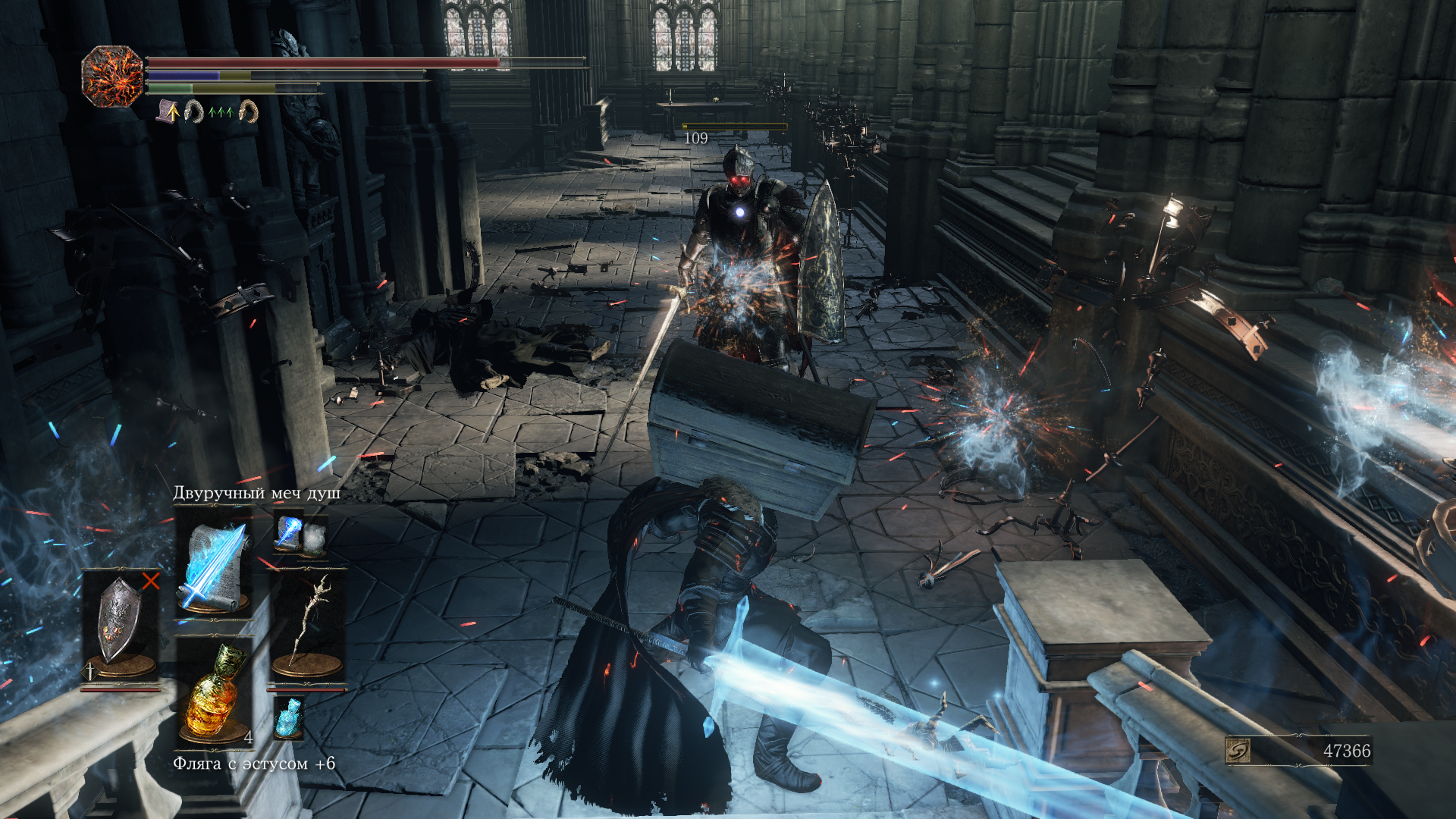Choose the bone staff weapon slot
The width and height of the screenshot is (1456, 819).
307,627
